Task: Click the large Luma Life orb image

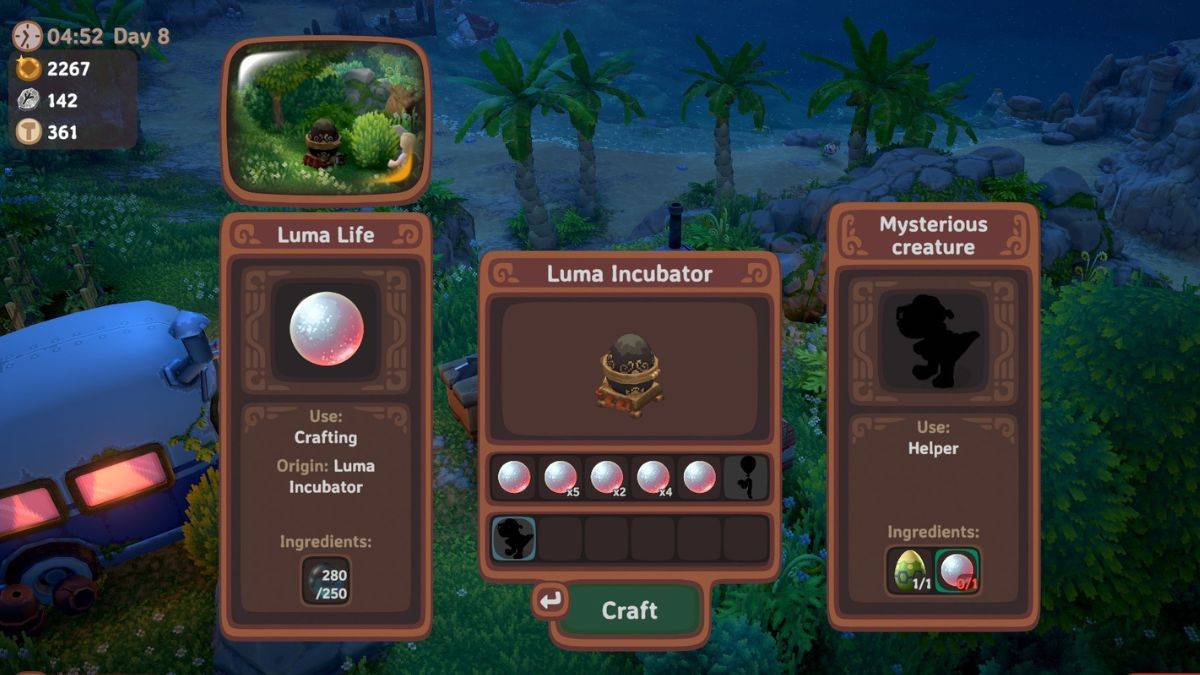Action: [326, 329]
